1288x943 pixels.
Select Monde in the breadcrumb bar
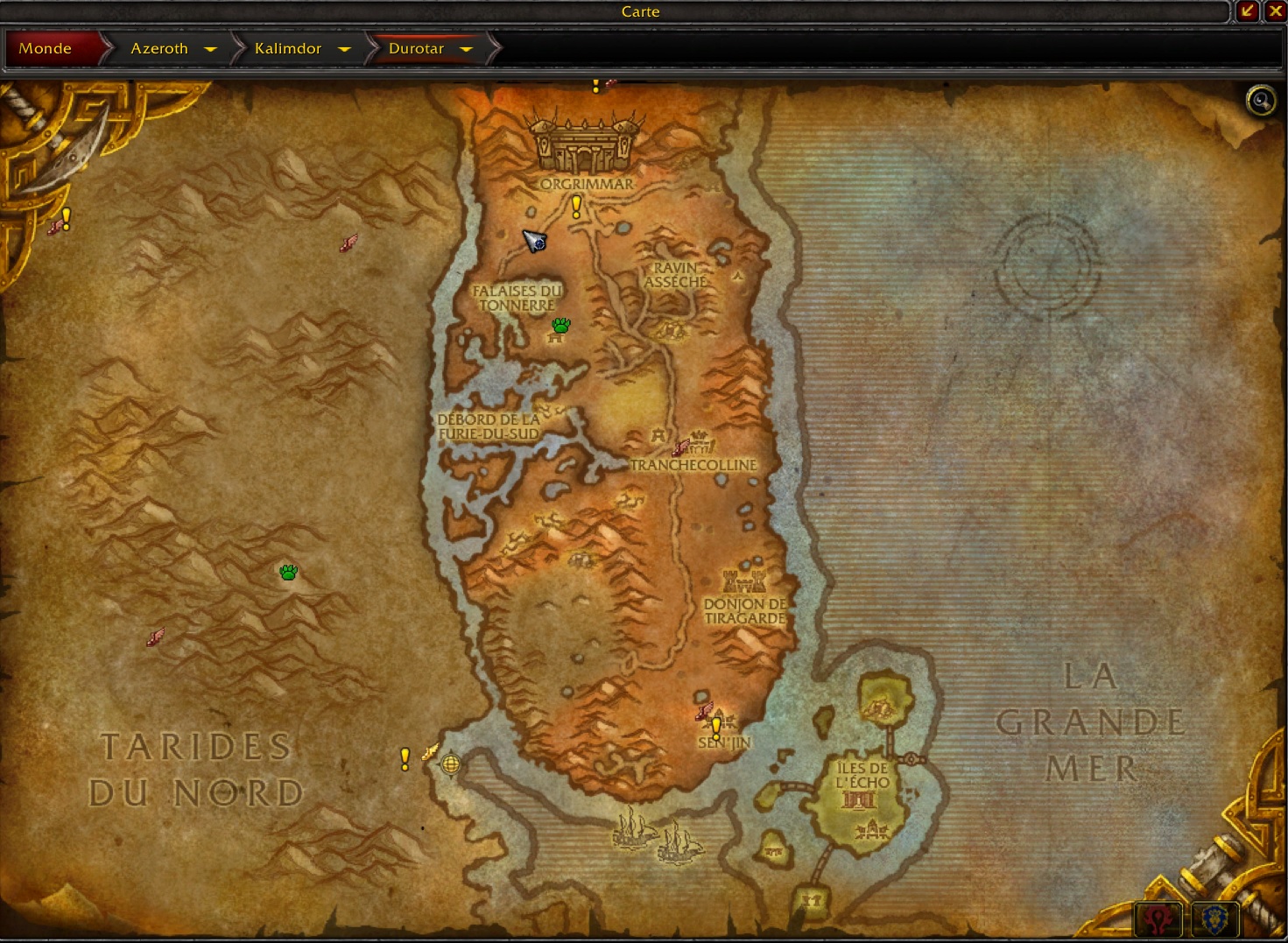(46, 49)
